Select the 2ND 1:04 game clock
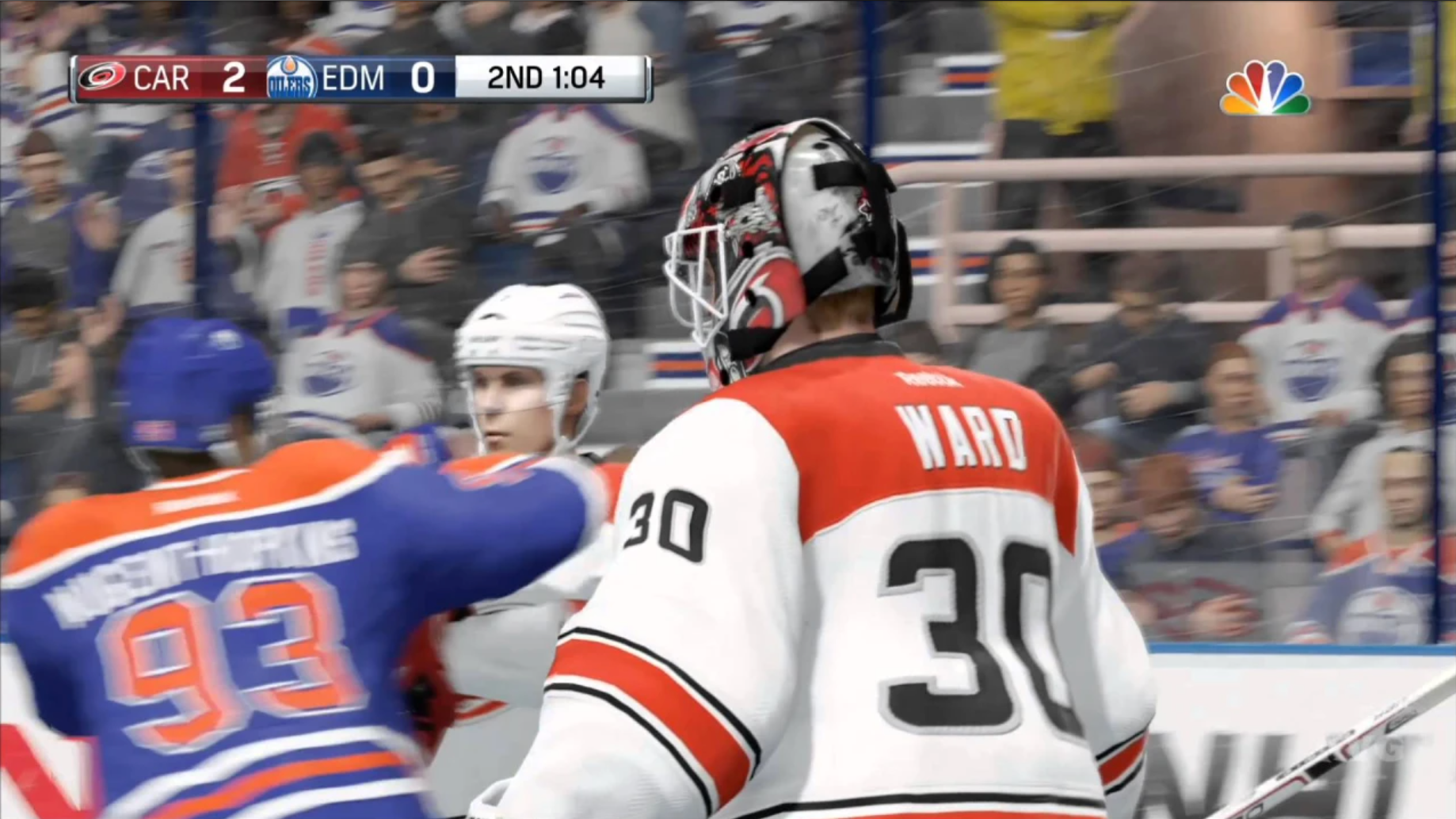Screen dimensions: 1456x819 tap(544, 78)
